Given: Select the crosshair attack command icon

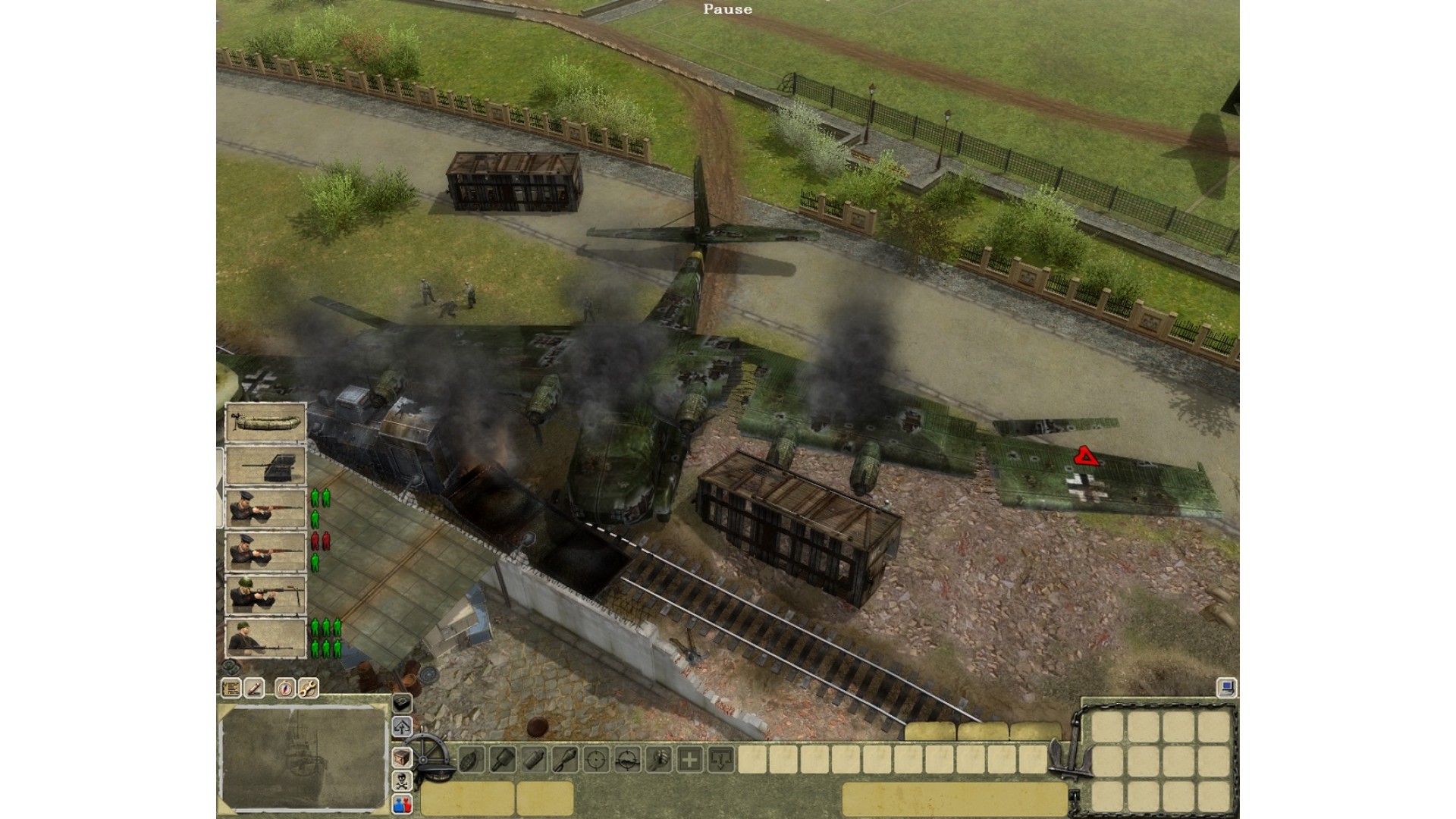Looking at the screenshot, I should pyautogui.click(x=596, y=758).
